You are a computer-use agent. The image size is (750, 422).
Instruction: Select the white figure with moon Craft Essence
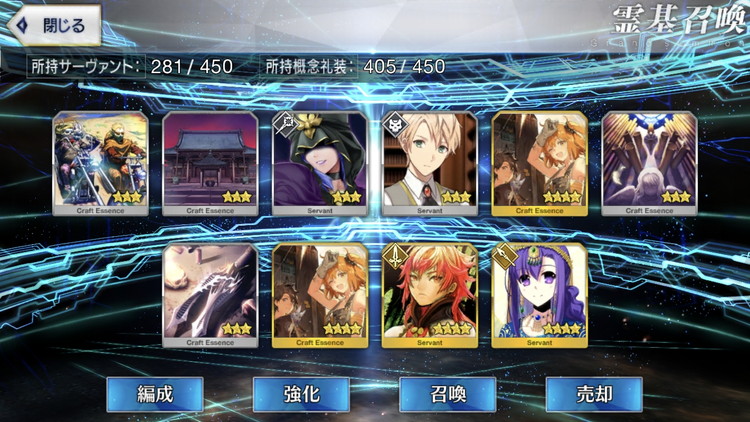[x=650, y=162]
